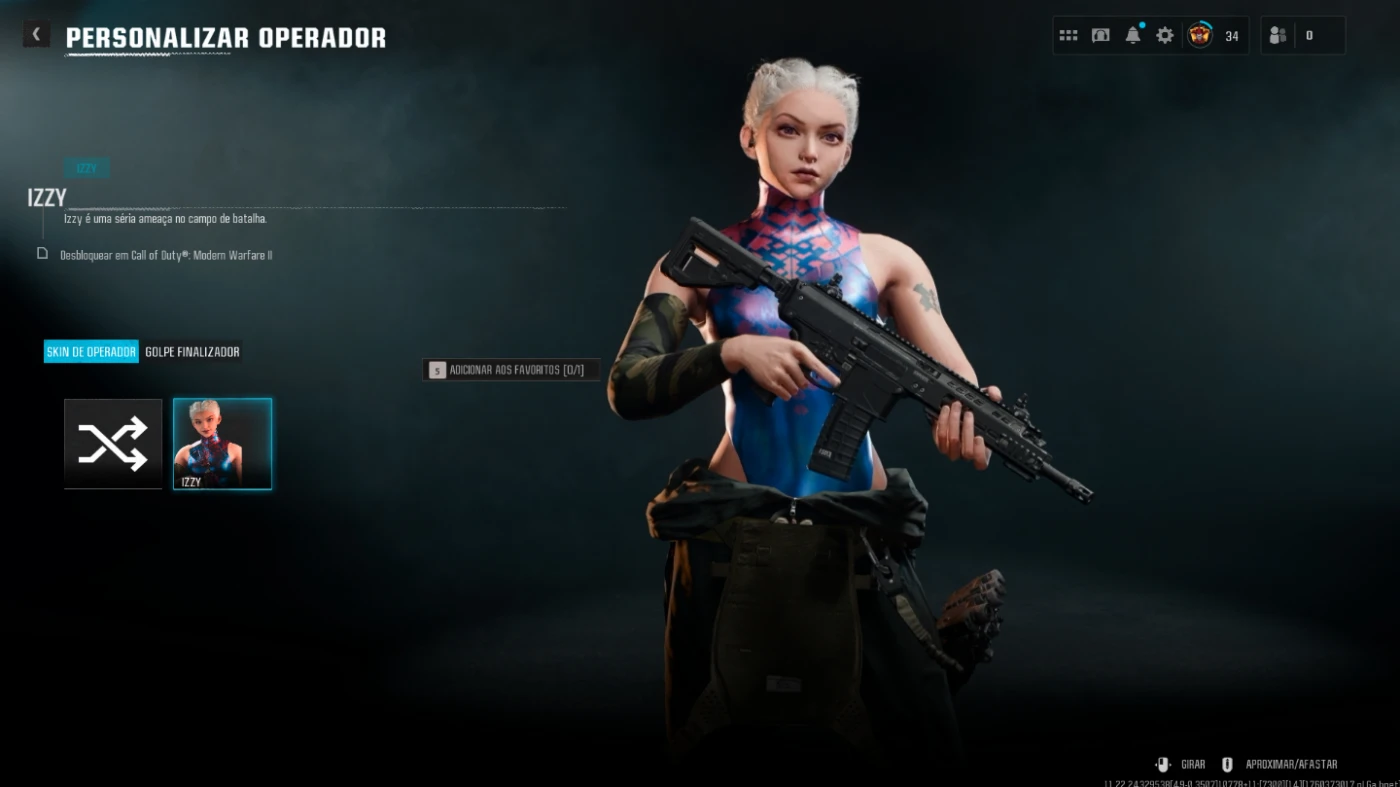Open the player profile emblem
Screen dimensions: 1400x787
[1200, 36]
